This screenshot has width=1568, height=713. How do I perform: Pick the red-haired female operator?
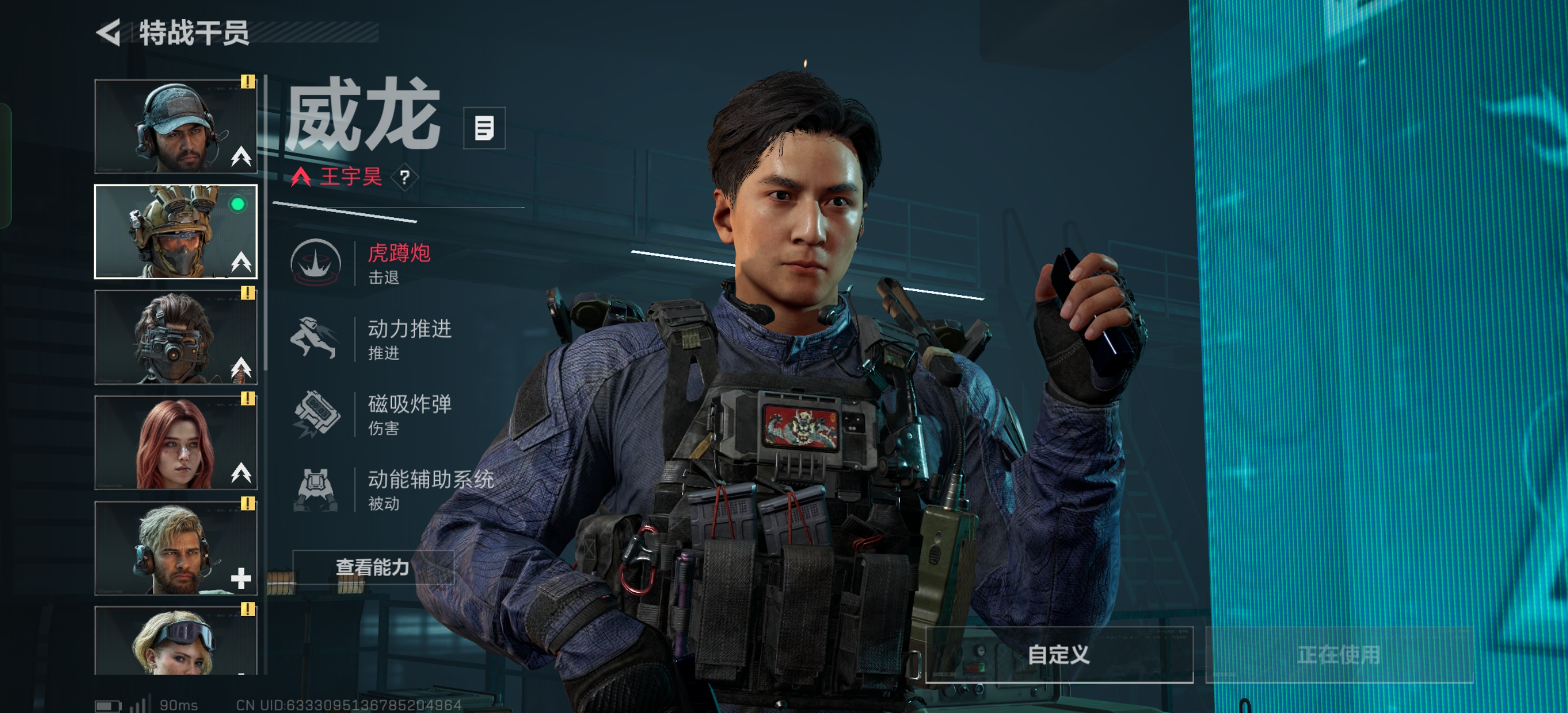coord(176,443)
